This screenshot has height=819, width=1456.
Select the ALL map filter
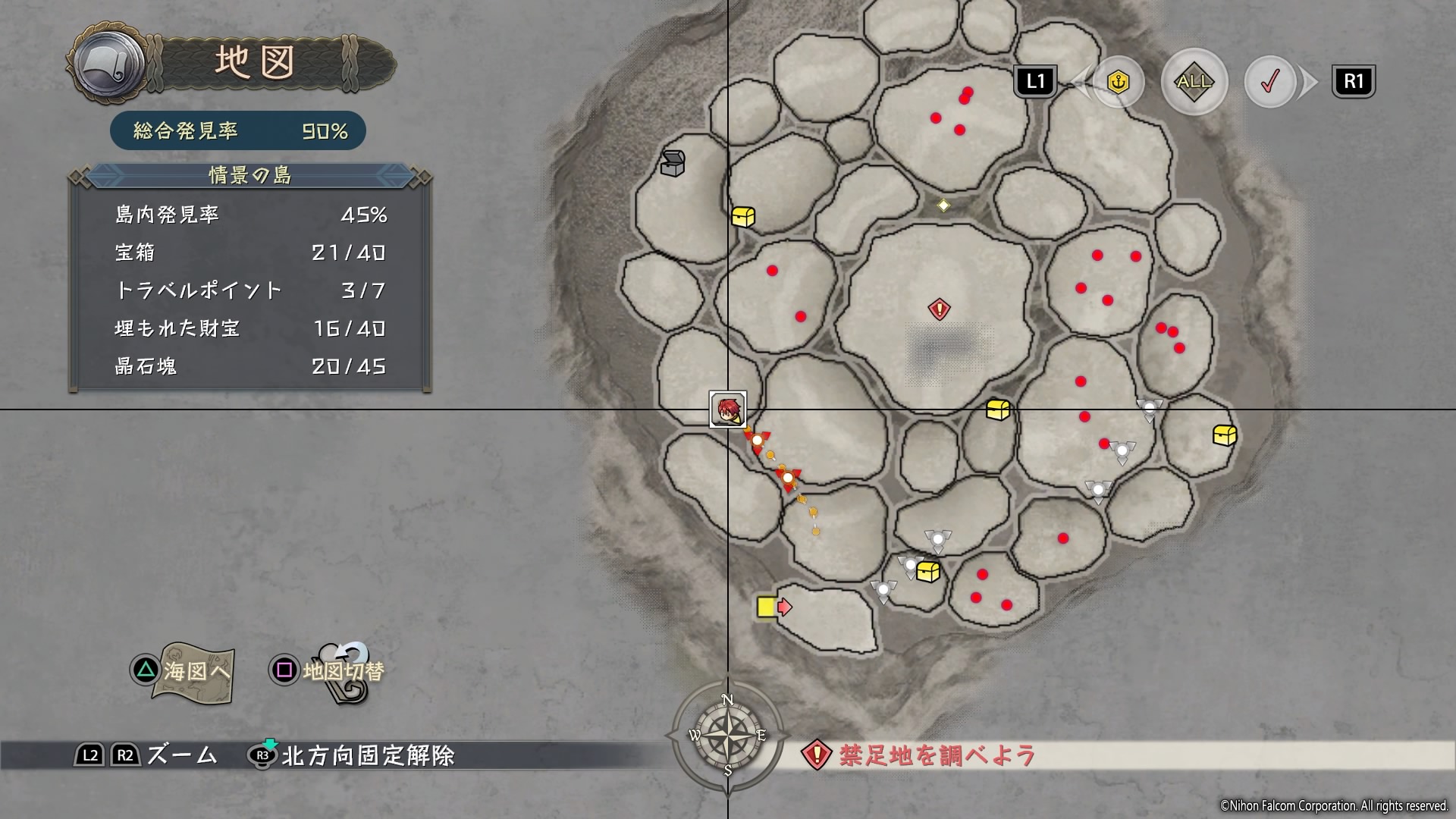click(1194, 82)
